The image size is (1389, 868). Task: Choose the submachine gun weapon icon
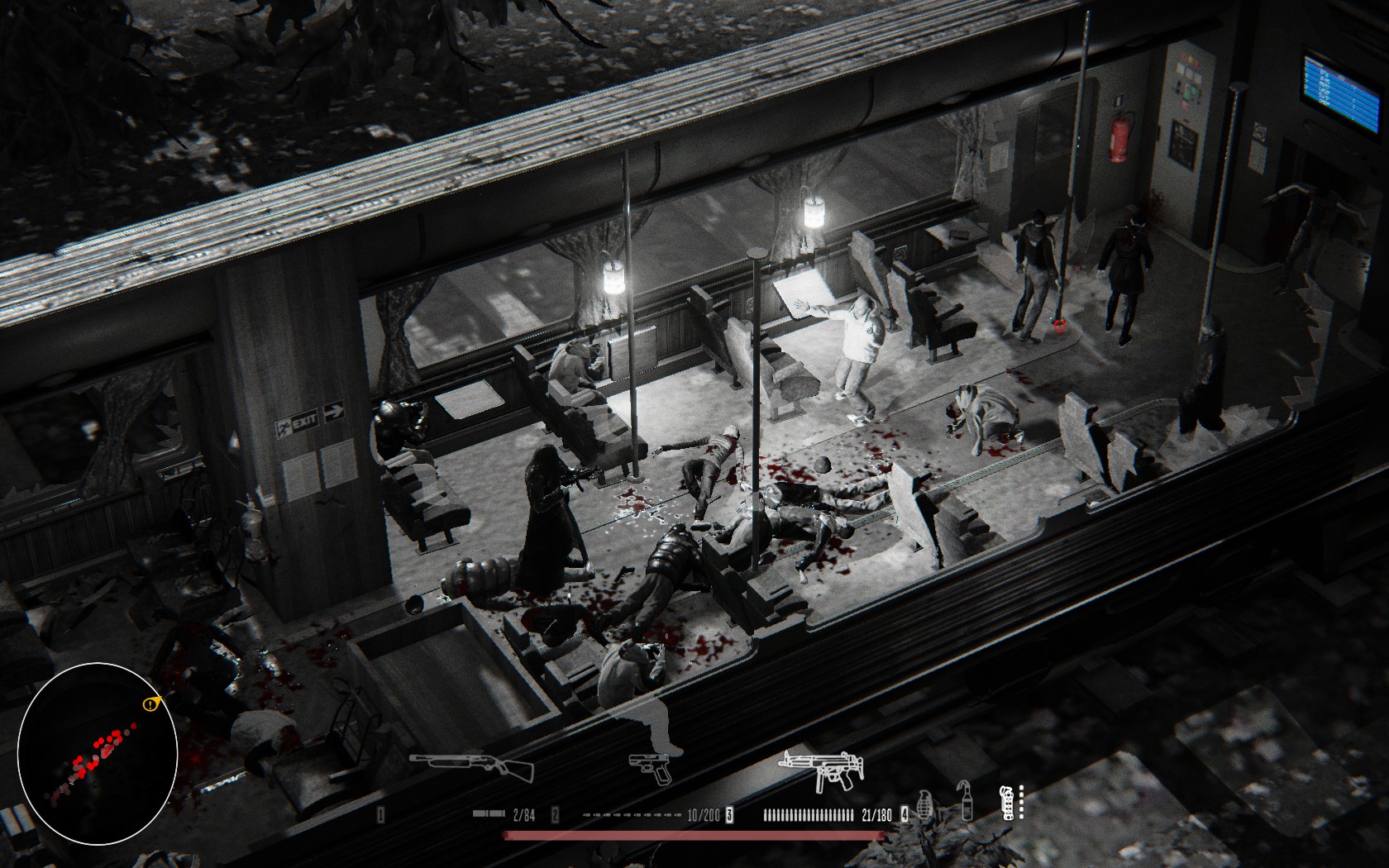coord(821,769)
